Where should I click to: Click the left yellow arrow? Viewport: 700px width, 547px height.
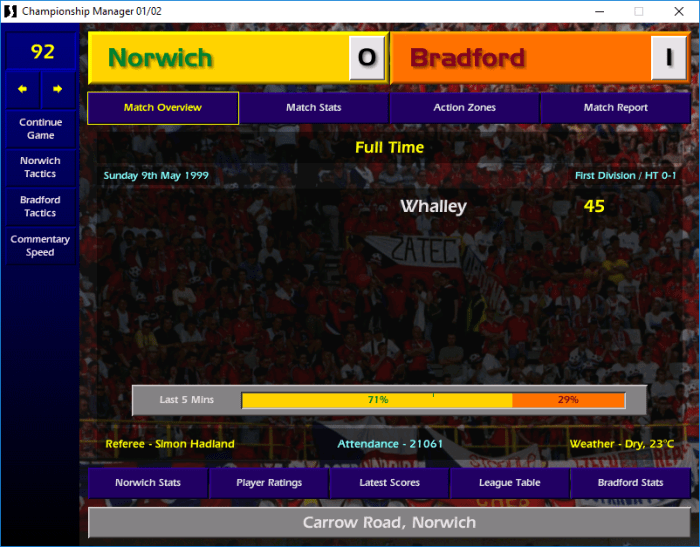pos(22,89)
